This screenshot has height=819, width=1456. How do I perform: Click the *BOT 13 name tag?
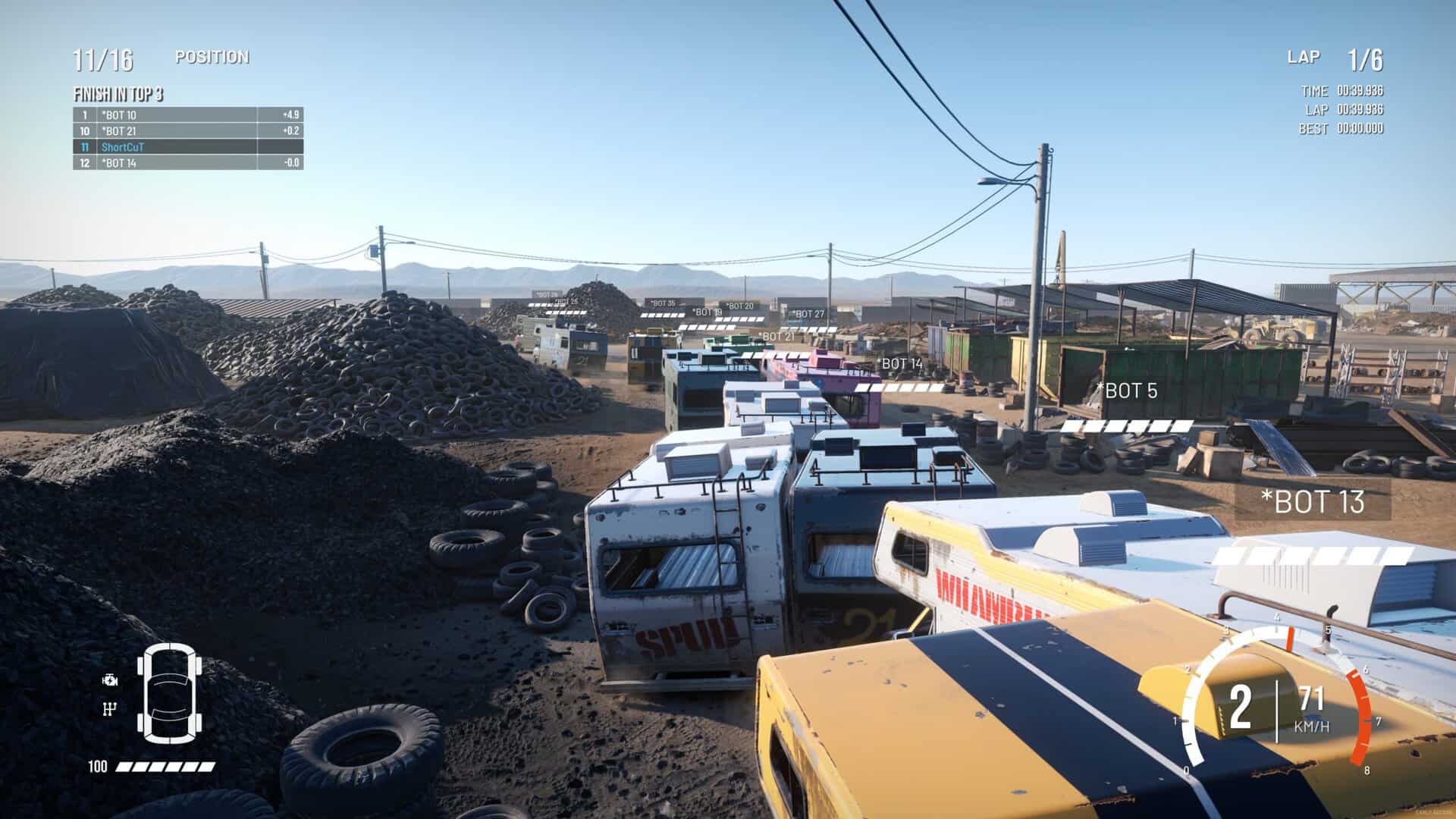click(1313, 501)
